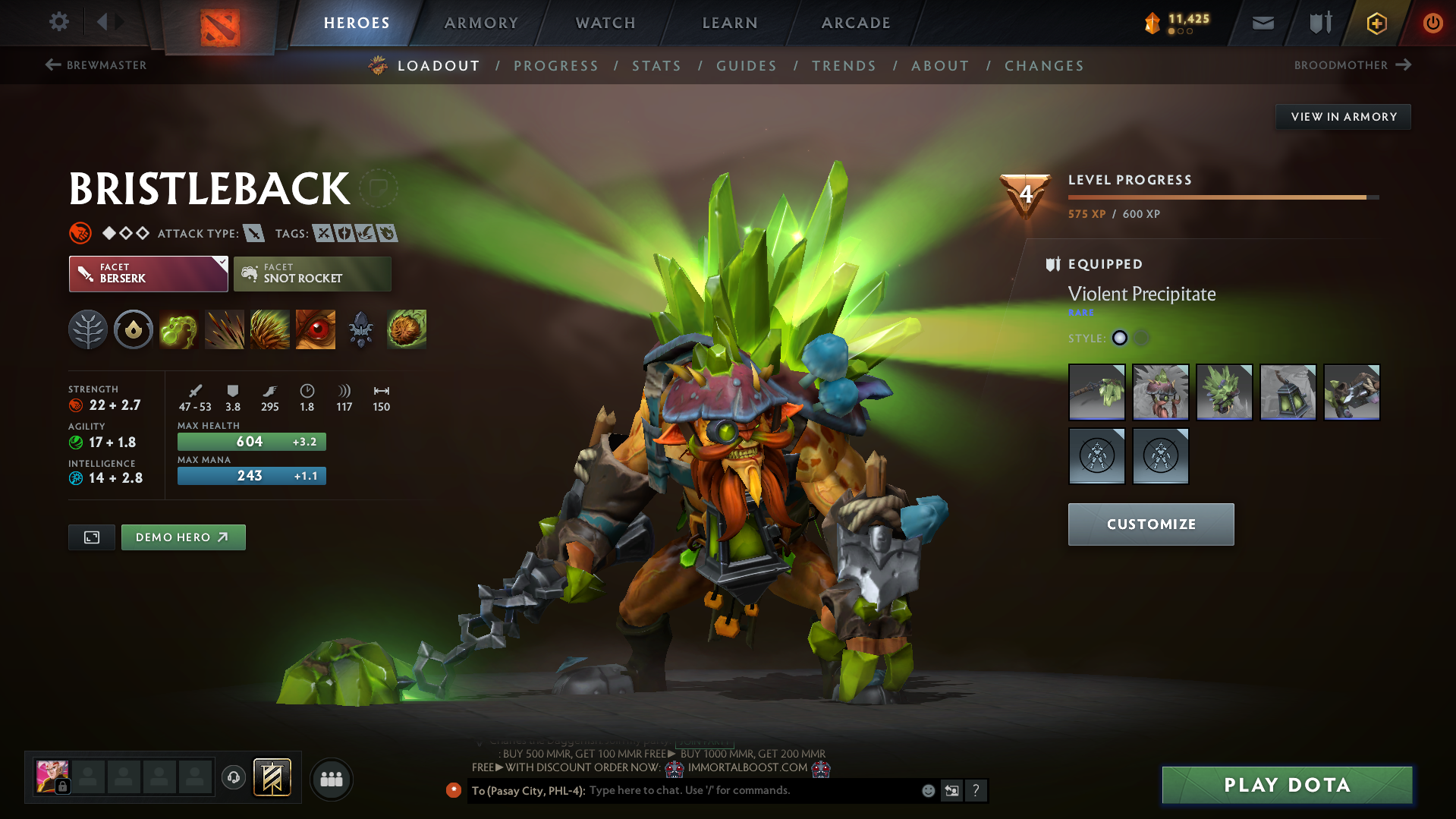Click VIEW IN ARMORY
The height and width of the screenshot is (819, 1456).
coord(1343,116)
